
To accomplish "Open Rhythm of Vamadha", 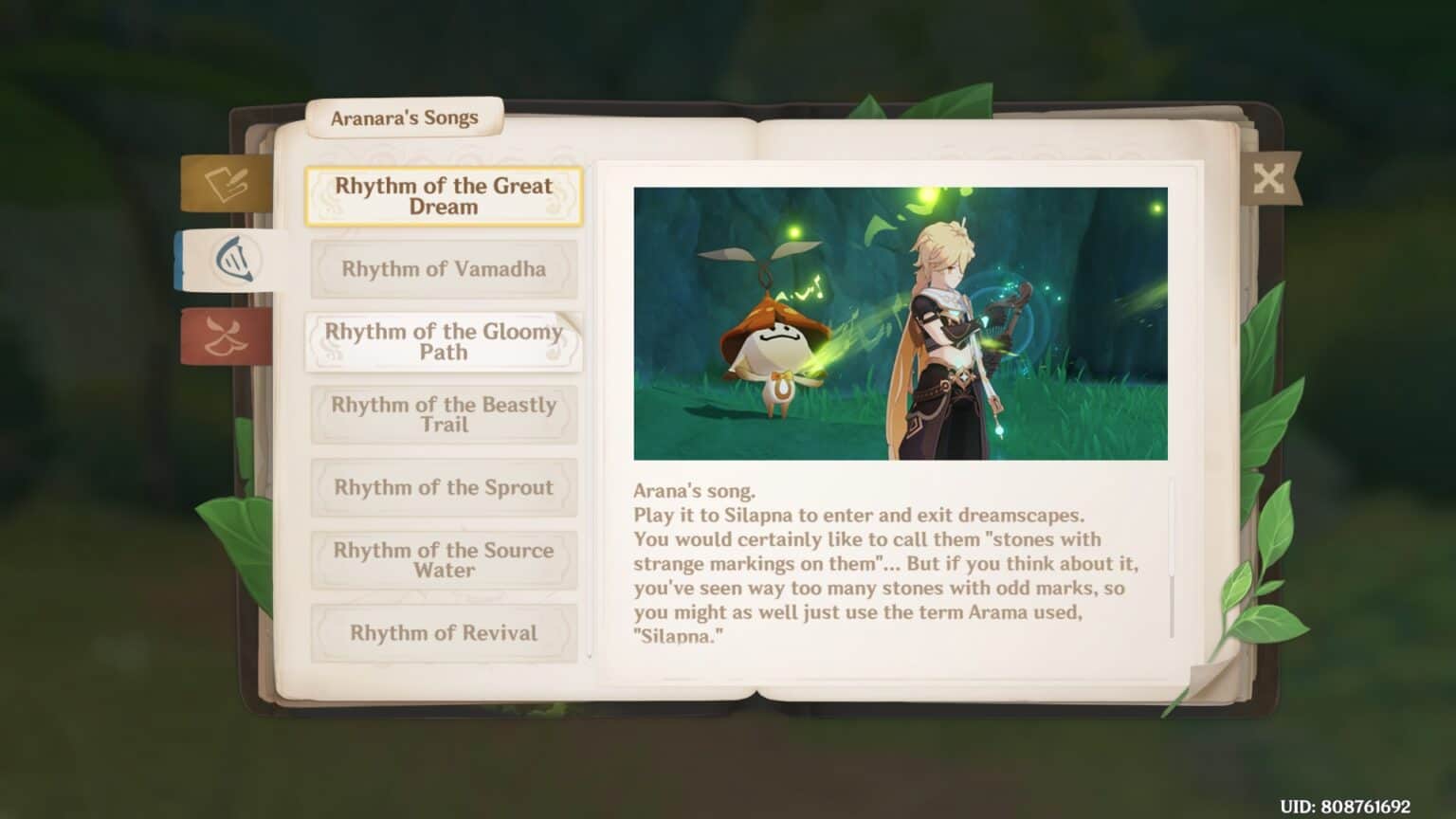I will pos(444,269).
